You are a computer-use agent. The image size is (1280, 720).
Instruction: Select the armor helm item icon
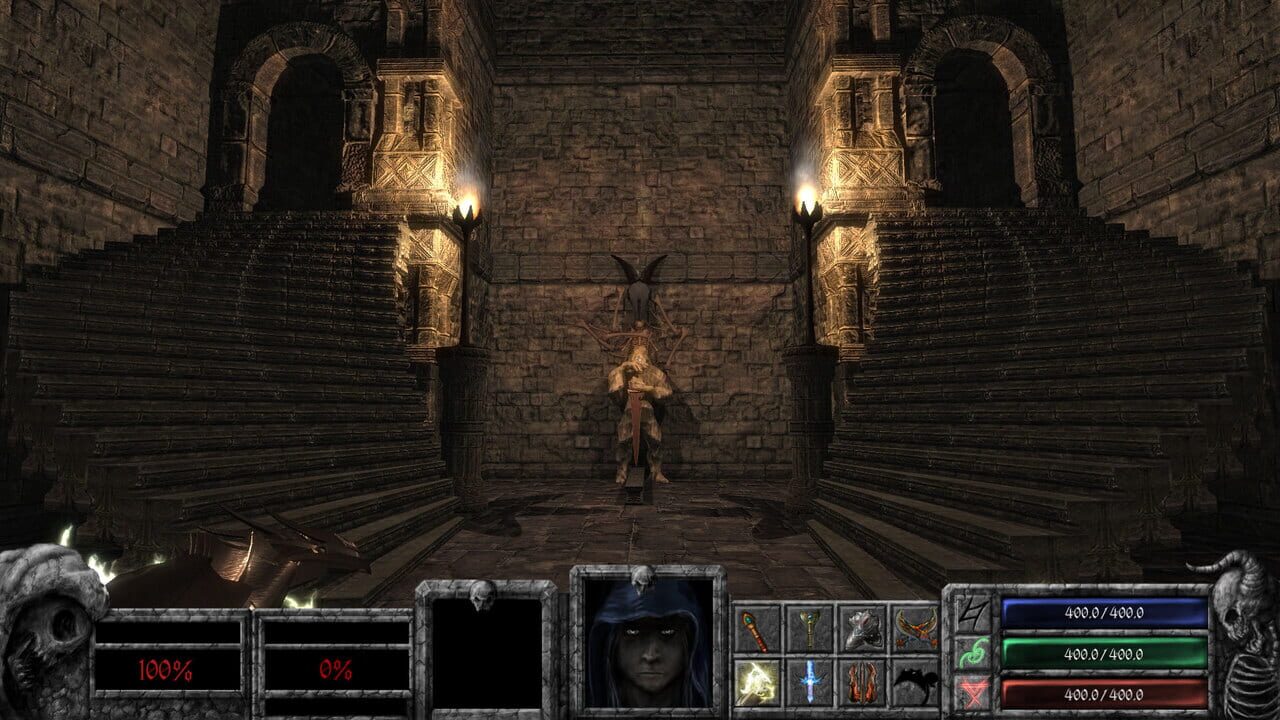click(x=863, y=628)
